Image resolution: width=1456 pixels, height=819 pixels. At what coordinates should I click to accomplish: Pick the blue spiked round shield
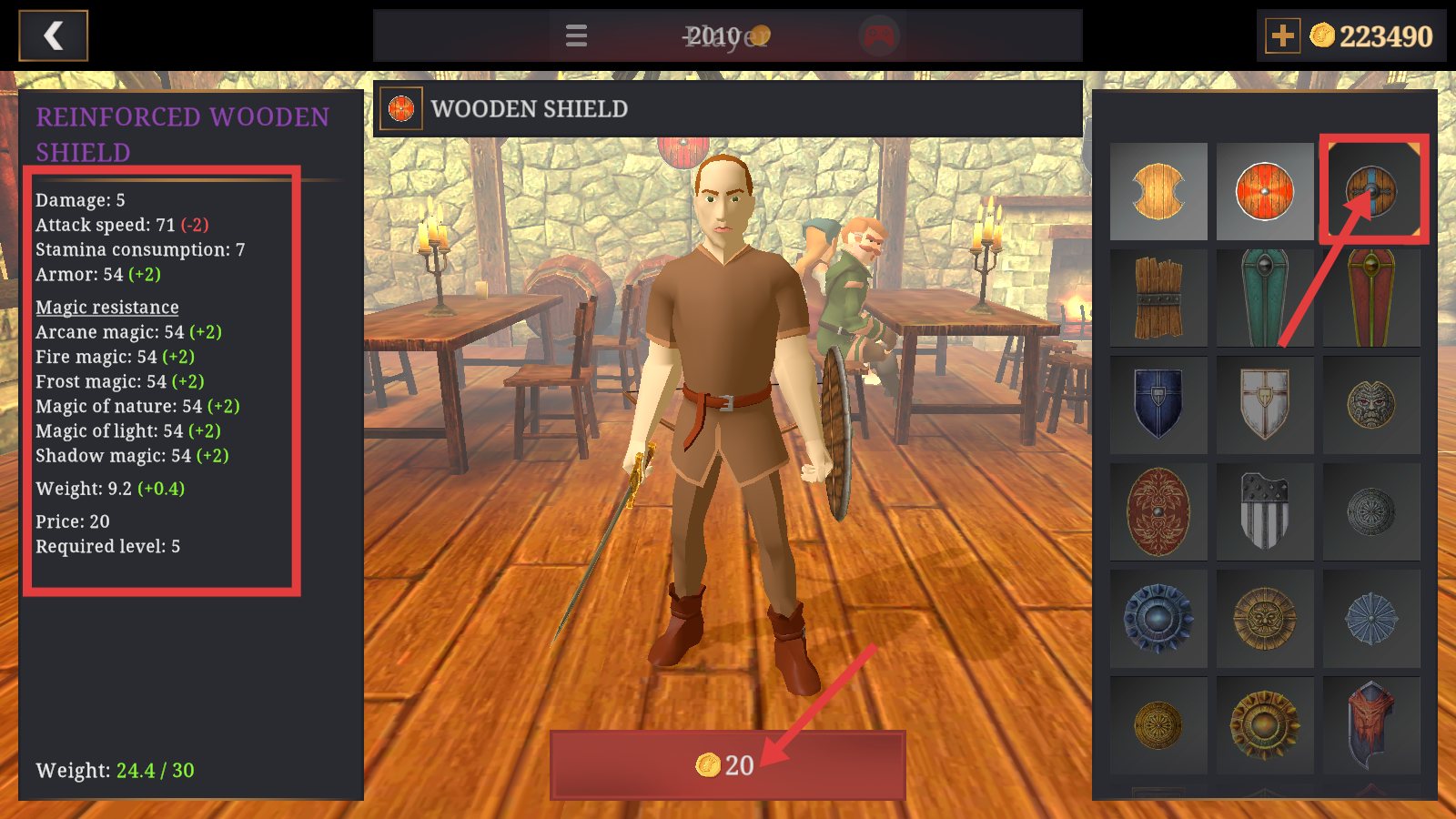tap(1158, 618)
